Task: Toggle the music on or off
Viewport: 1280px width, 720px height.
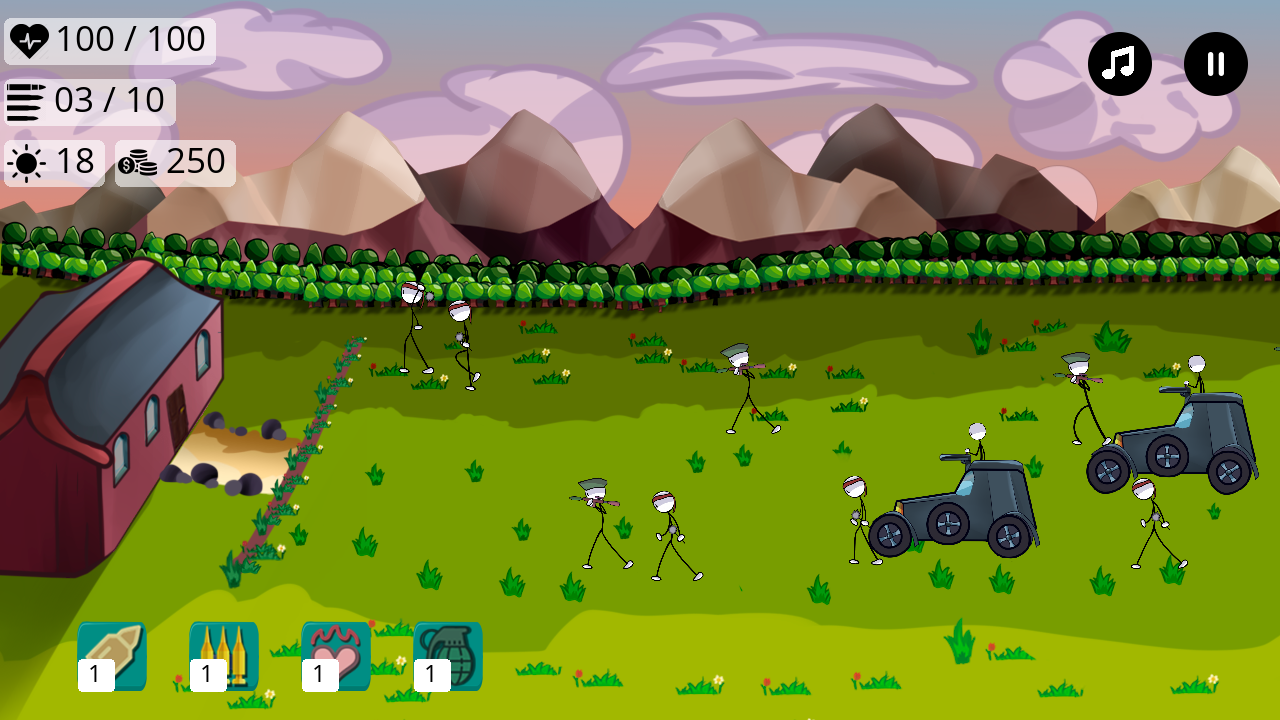Action: point(1119,63)
